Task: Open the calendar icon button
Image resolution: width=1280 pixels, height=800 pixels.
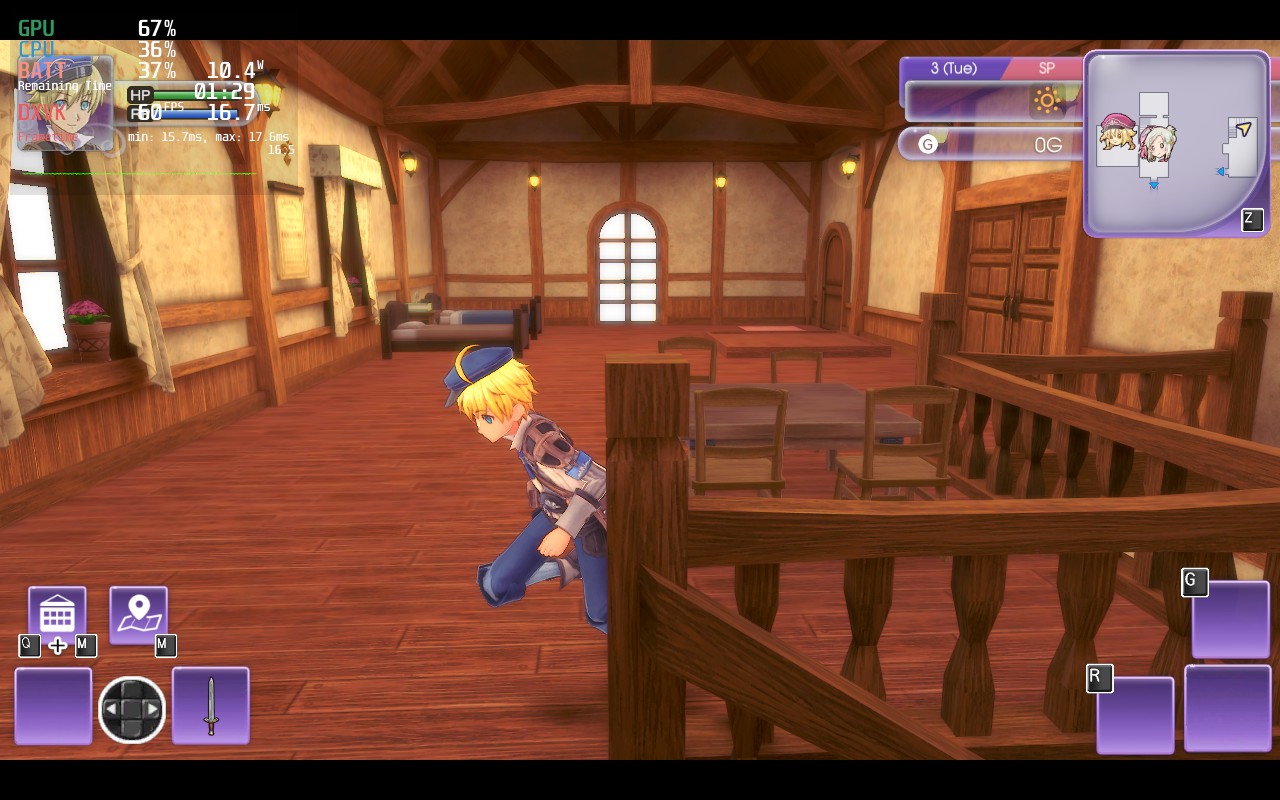Action: tap(57, 614)
